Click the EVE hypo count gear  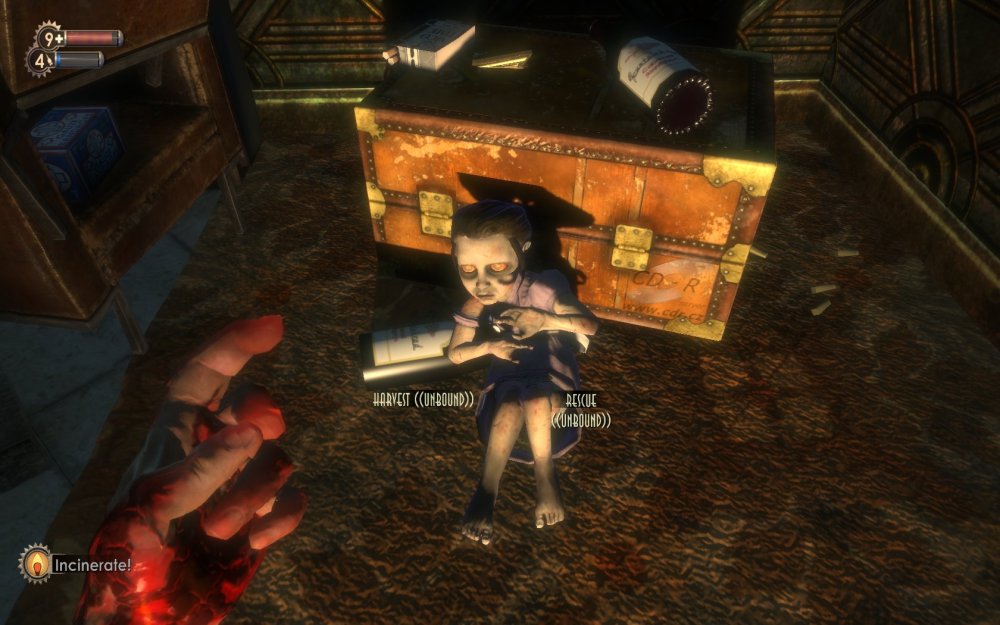(38, 60)
